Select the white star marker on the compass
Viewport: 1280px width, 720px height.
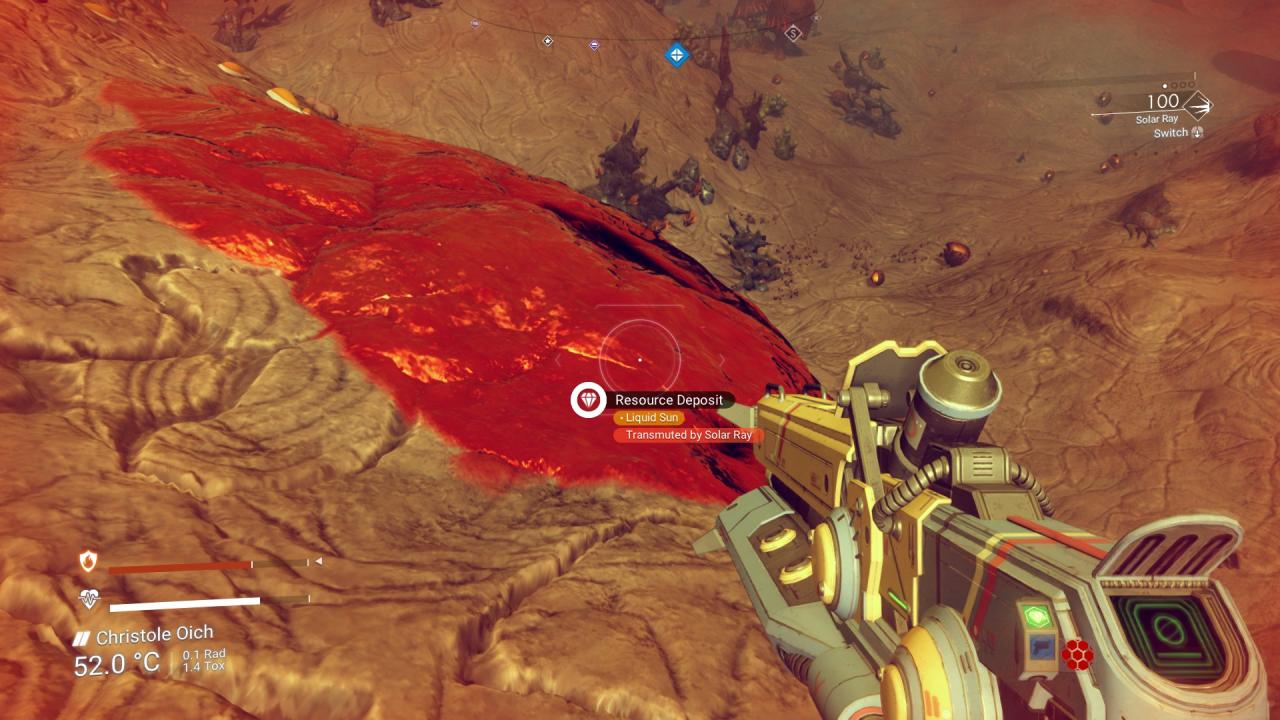547,41
